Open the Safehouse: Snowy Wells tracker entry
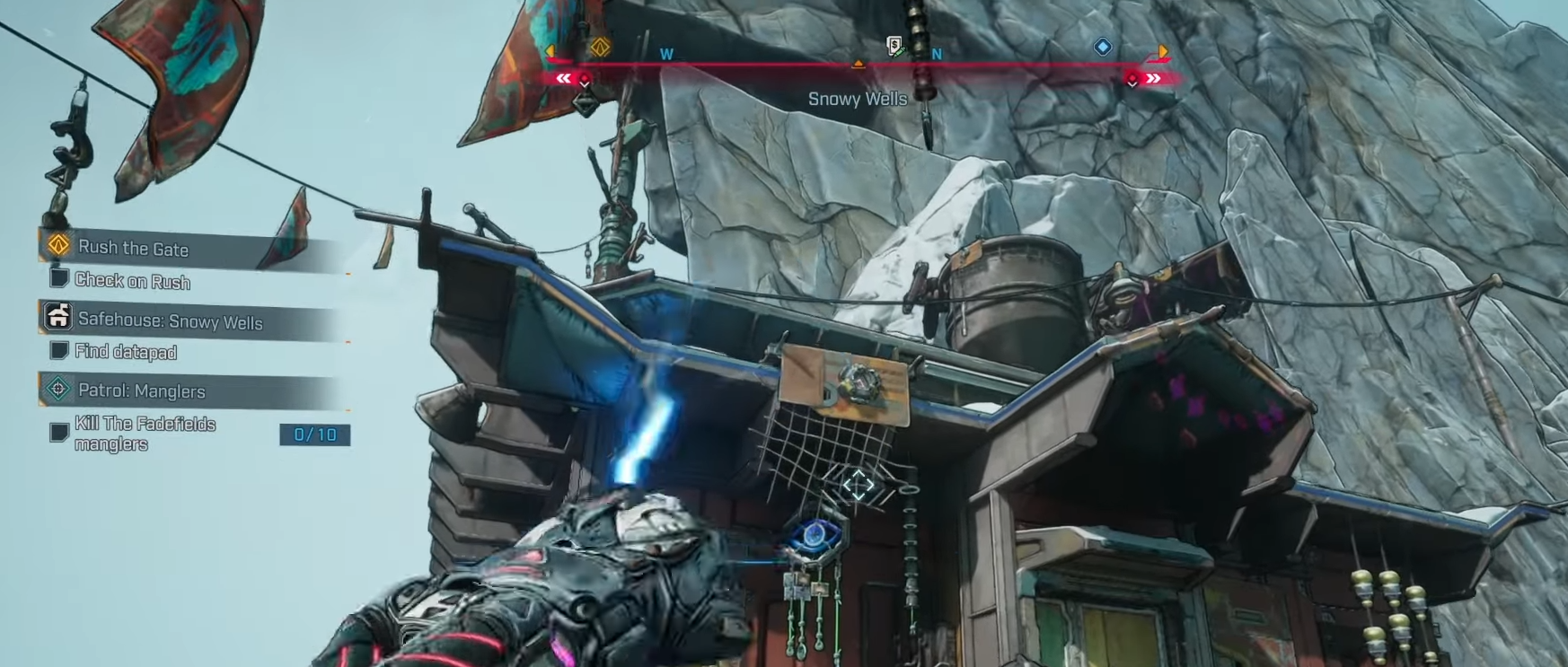1568x667 pixels. [x=170, y=321]
